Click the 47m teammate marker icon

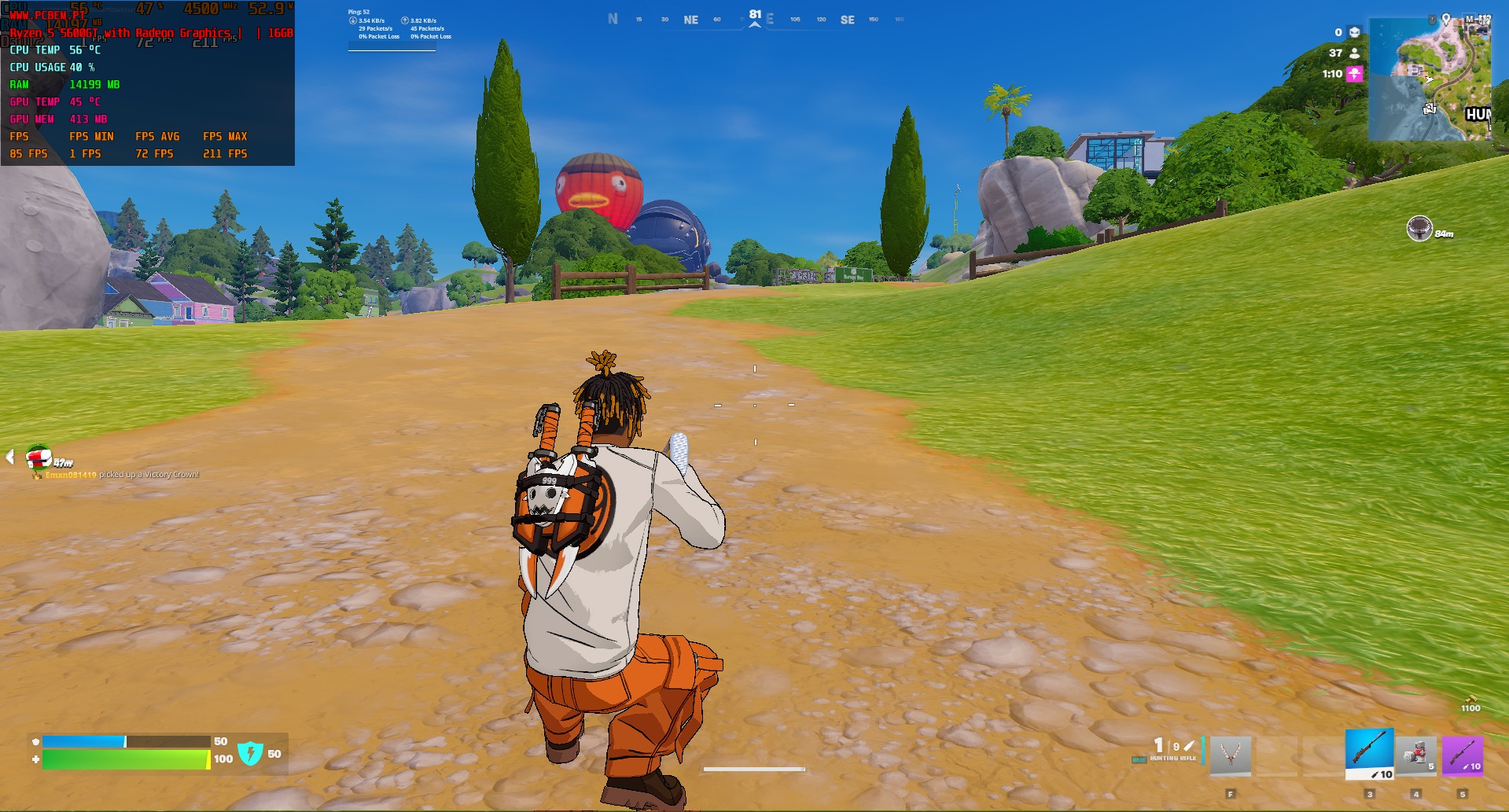pos(38,456)
